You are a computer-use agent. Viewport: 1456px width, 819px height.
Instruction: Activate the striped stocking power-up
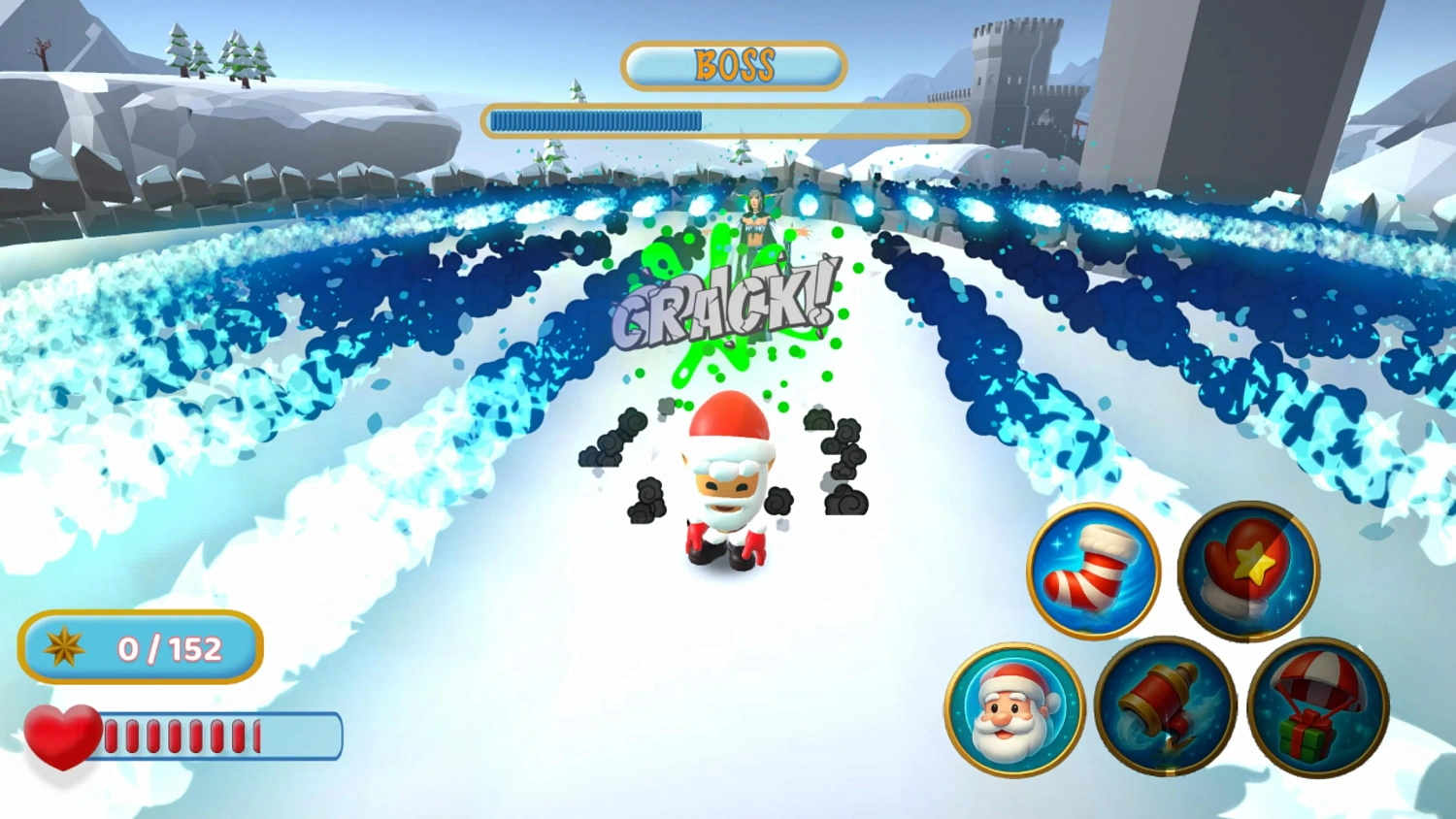pyautogui.click(x=1093, y=571)
